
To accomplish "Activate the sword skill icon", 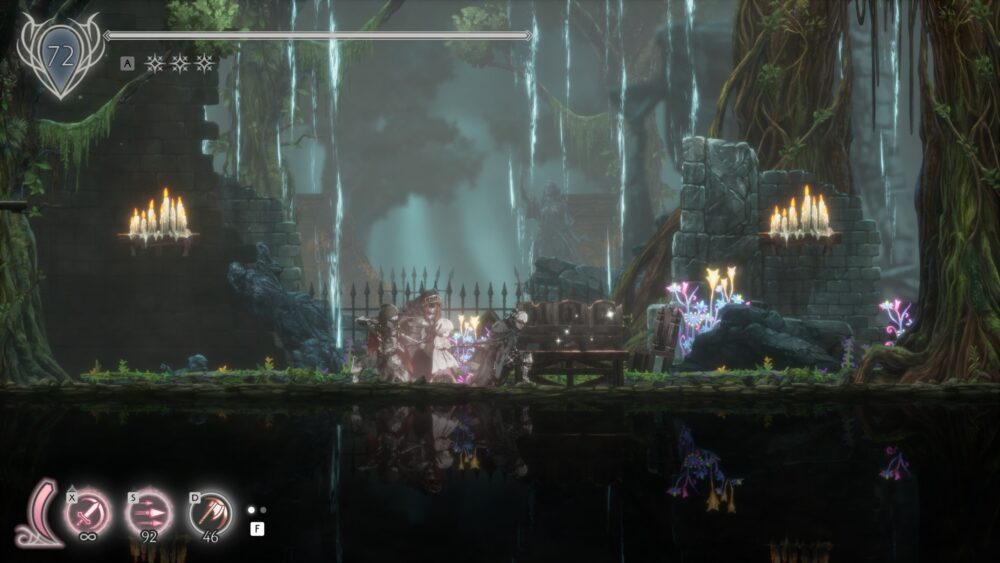I will tap(88, 514).
